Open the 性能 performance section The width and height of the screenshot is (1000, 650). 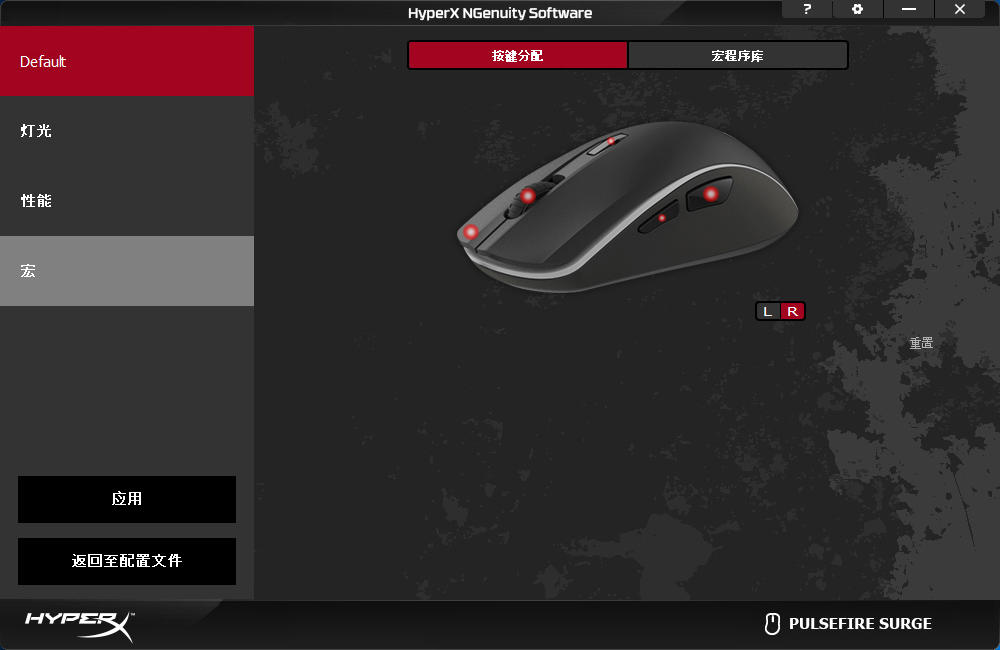[127, 201]
